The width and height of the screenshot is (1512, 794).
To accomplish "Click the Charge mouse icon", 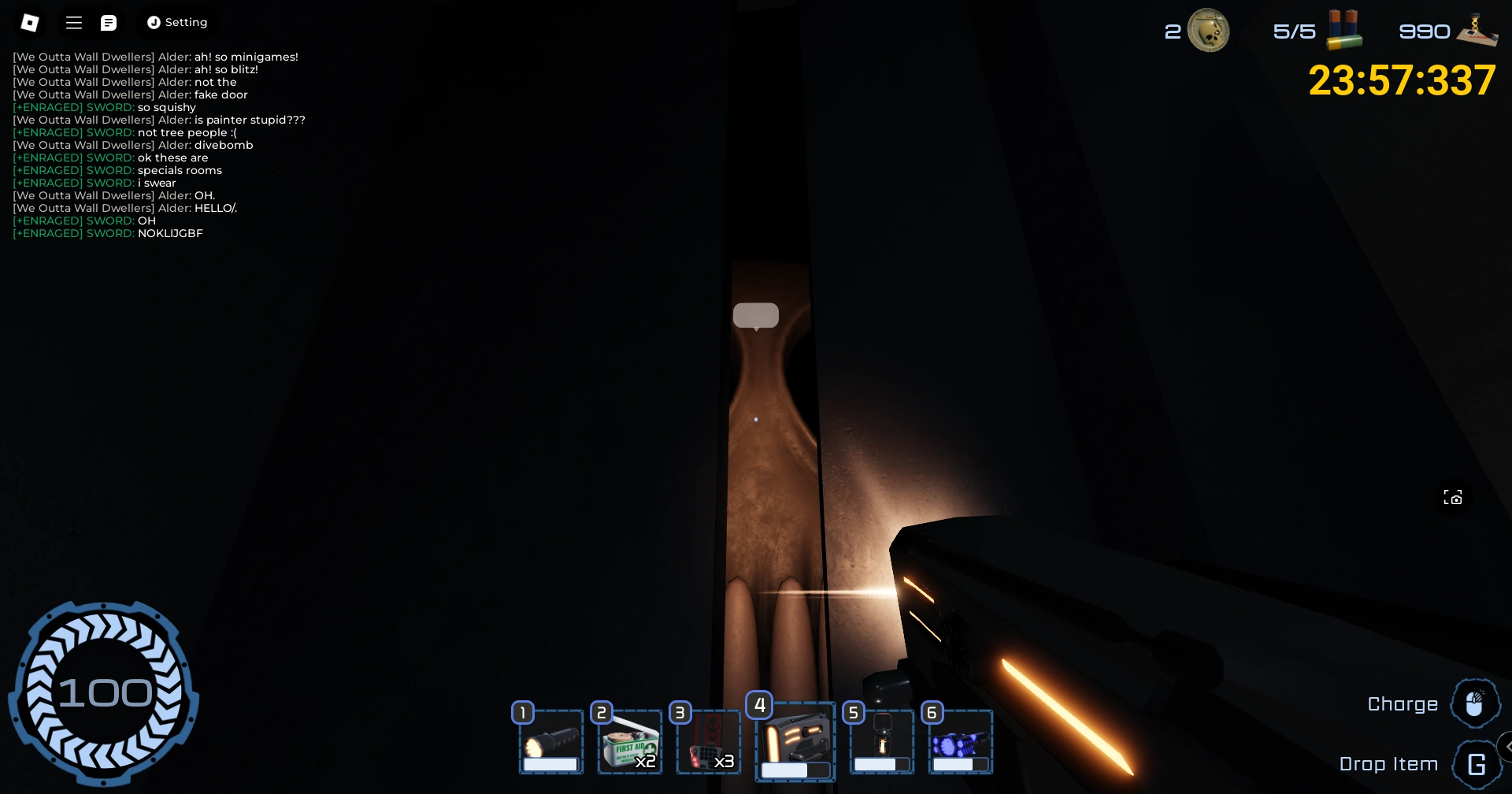I will pyautogui.click(x=1476, y=702).
